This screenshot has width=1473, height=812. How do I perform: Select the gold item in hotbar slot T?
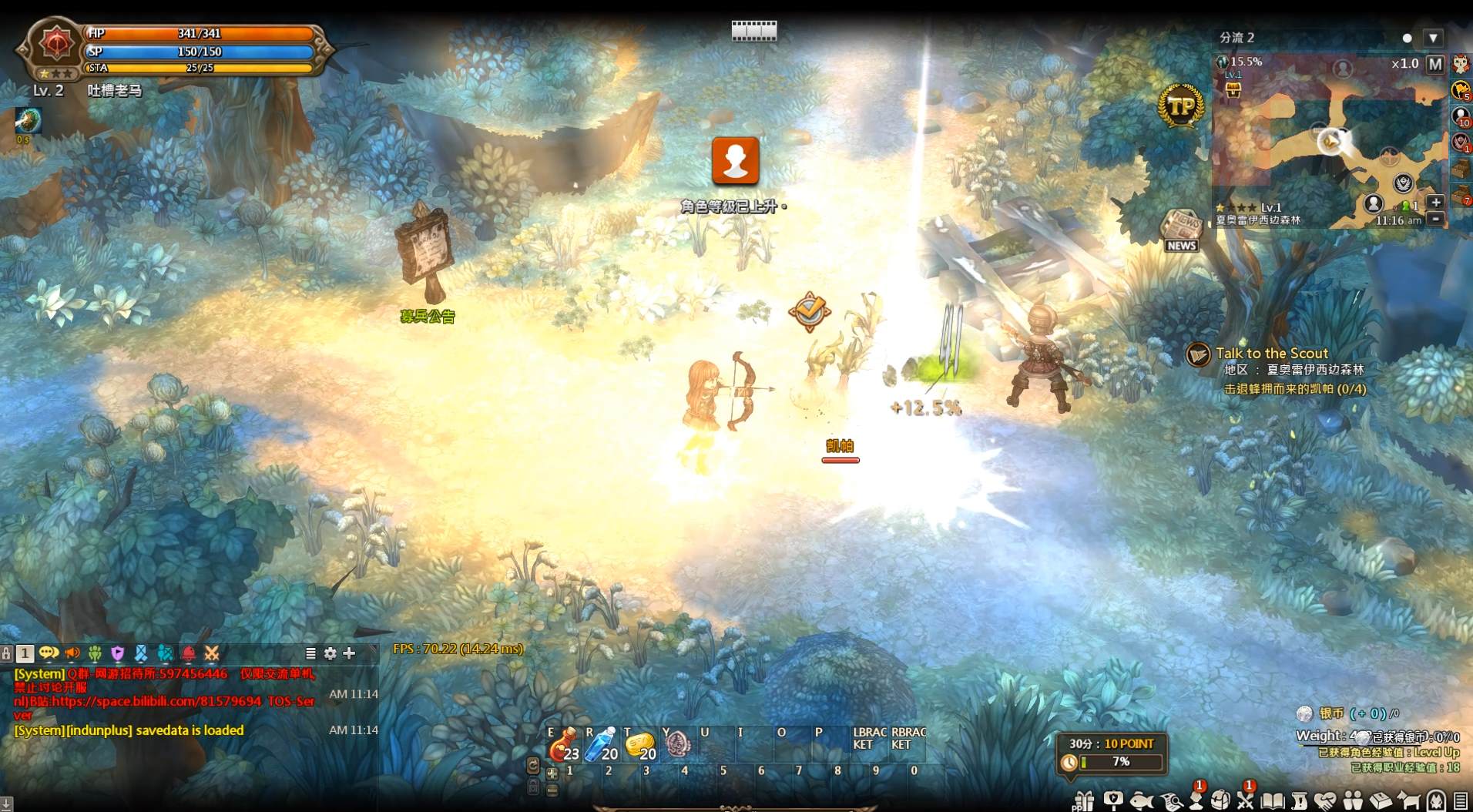click(640, 746)
